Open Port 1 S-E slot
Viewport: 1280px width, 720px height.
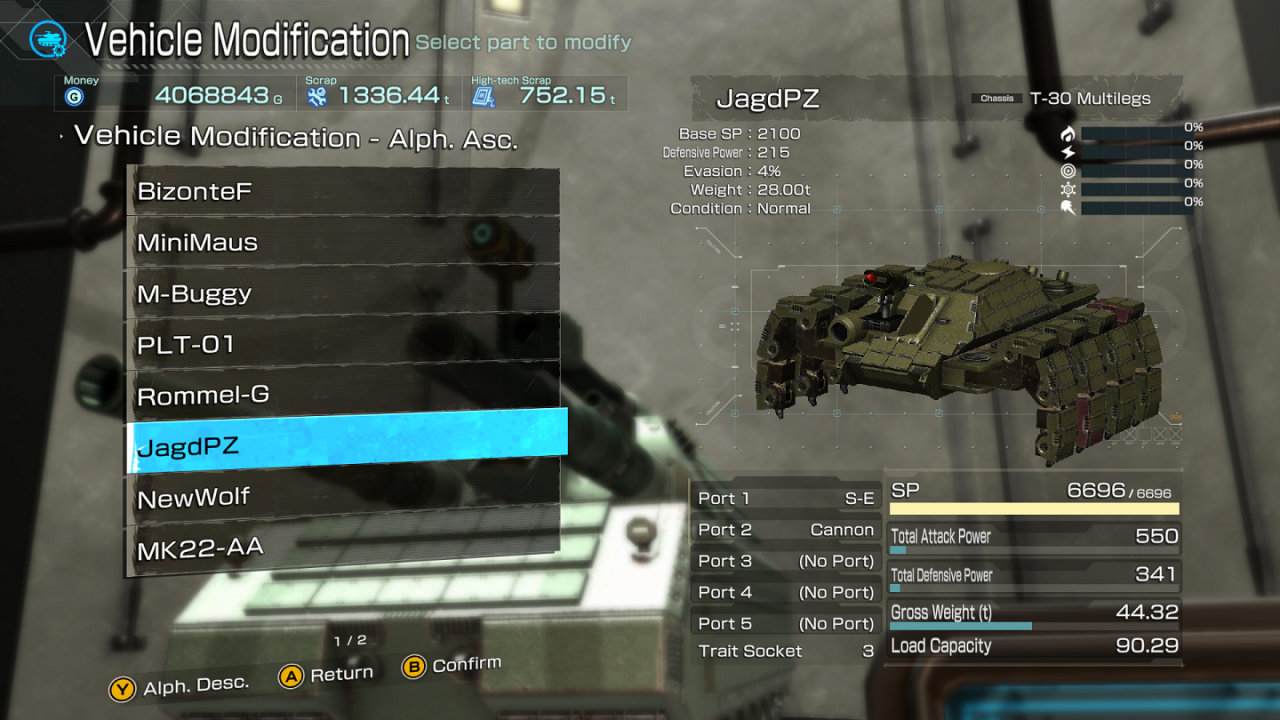tap(786, 498)
